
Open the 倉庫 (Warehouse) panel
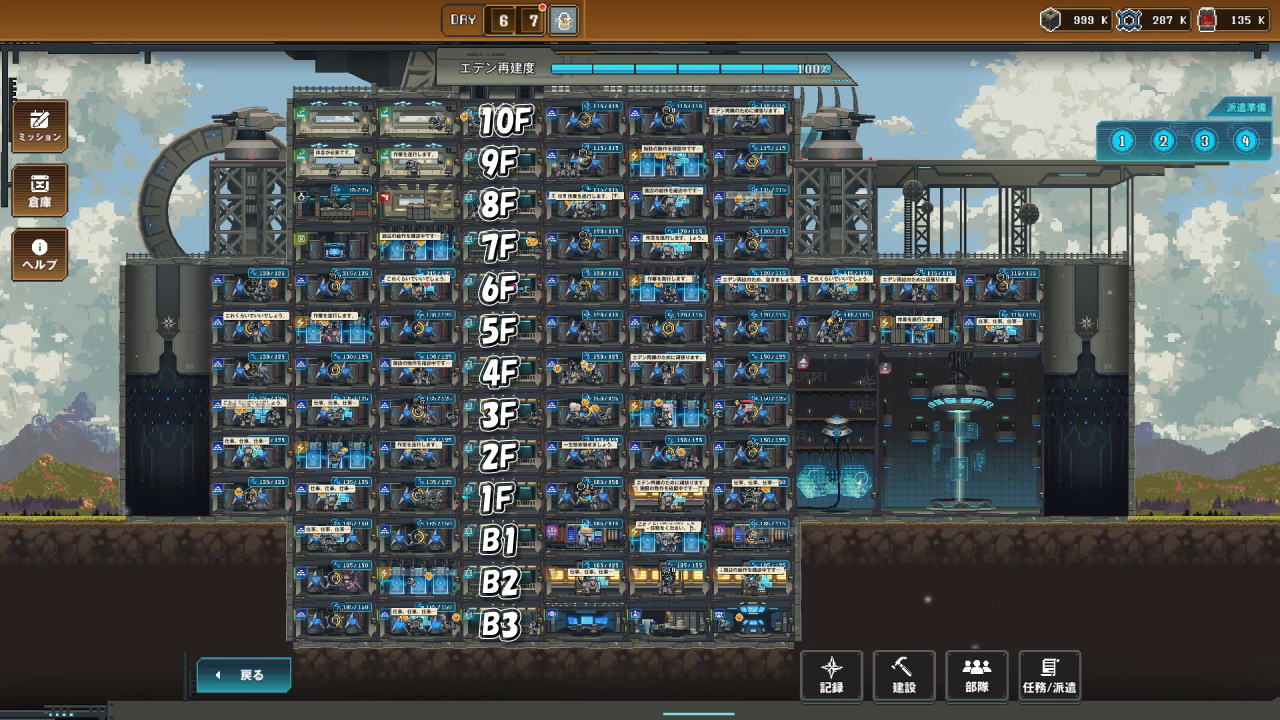tap(40, 190)
